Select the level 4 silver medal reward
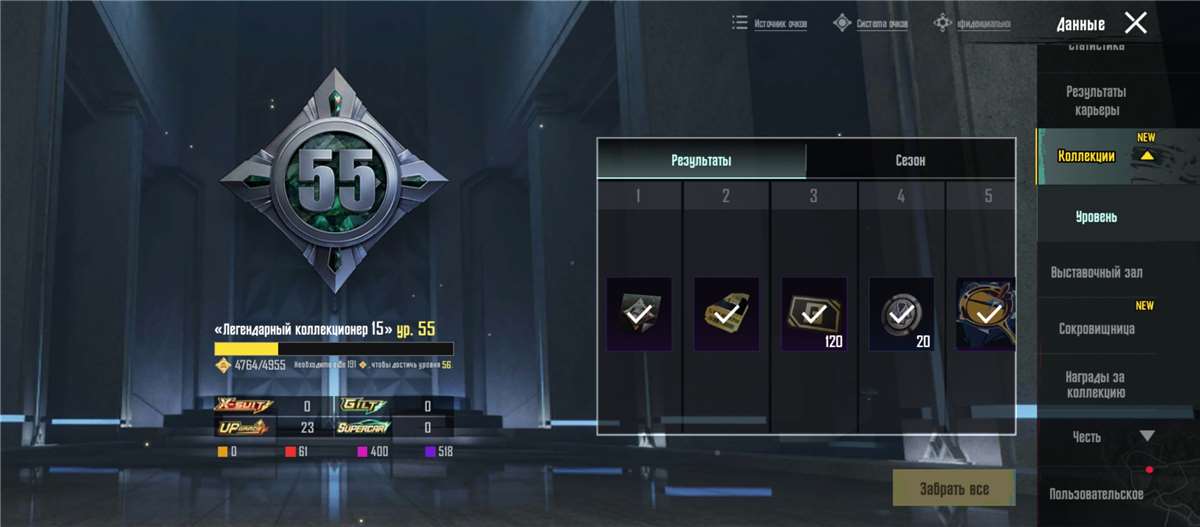Screen dimensions: 1200x527 pyautogui.click(x=901, y=314)
